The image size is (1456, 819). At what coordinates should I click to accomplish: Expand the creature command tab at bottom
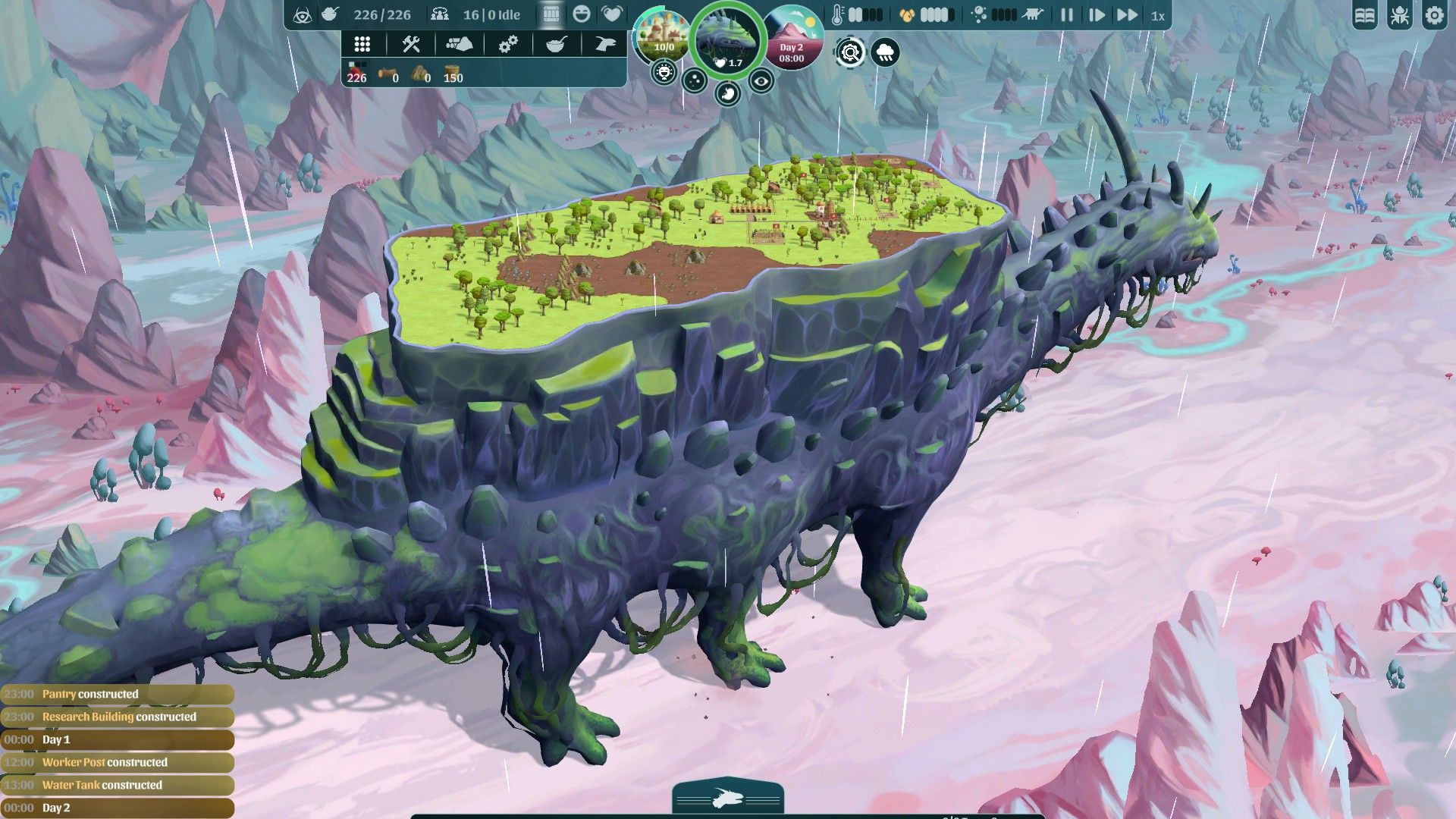pyautogui.click(x=727, y=799)
